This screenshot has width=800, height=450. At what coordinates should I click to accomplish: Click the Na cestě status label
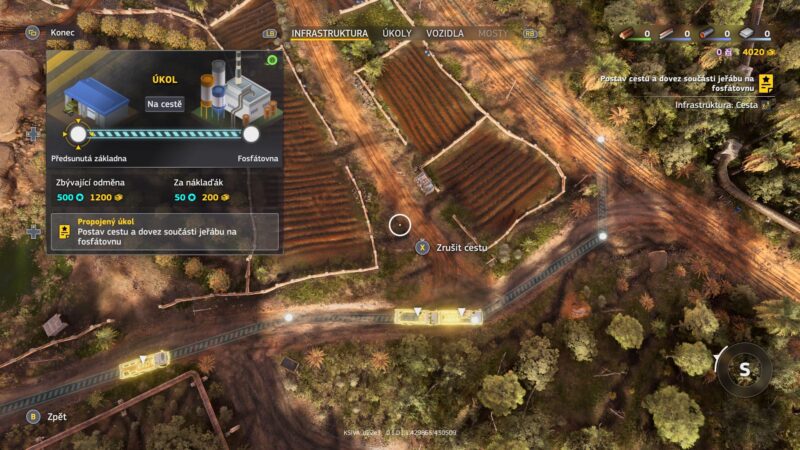tap(165, 104)
